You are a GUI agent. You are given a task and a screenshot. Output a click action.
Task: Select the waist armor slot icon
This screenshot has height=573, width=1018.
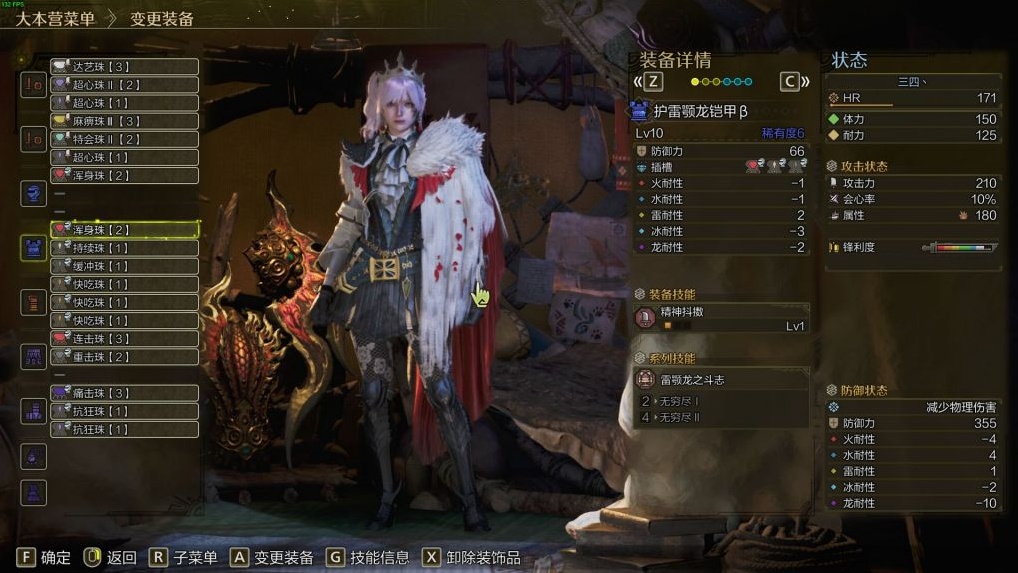(x=34, y=357)
